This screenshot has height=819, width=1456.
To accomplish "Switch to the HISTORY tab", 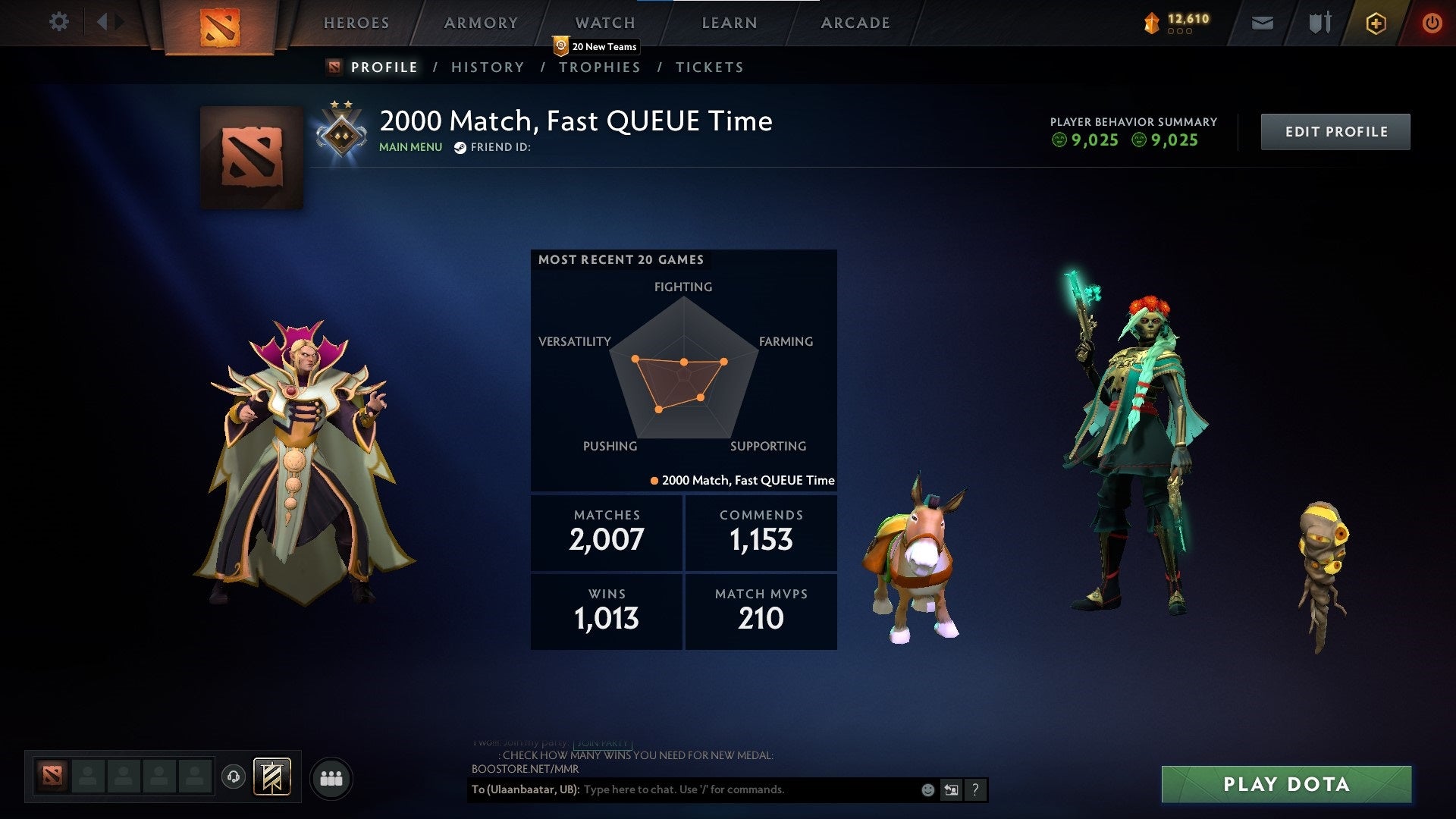I will (488, 67).
